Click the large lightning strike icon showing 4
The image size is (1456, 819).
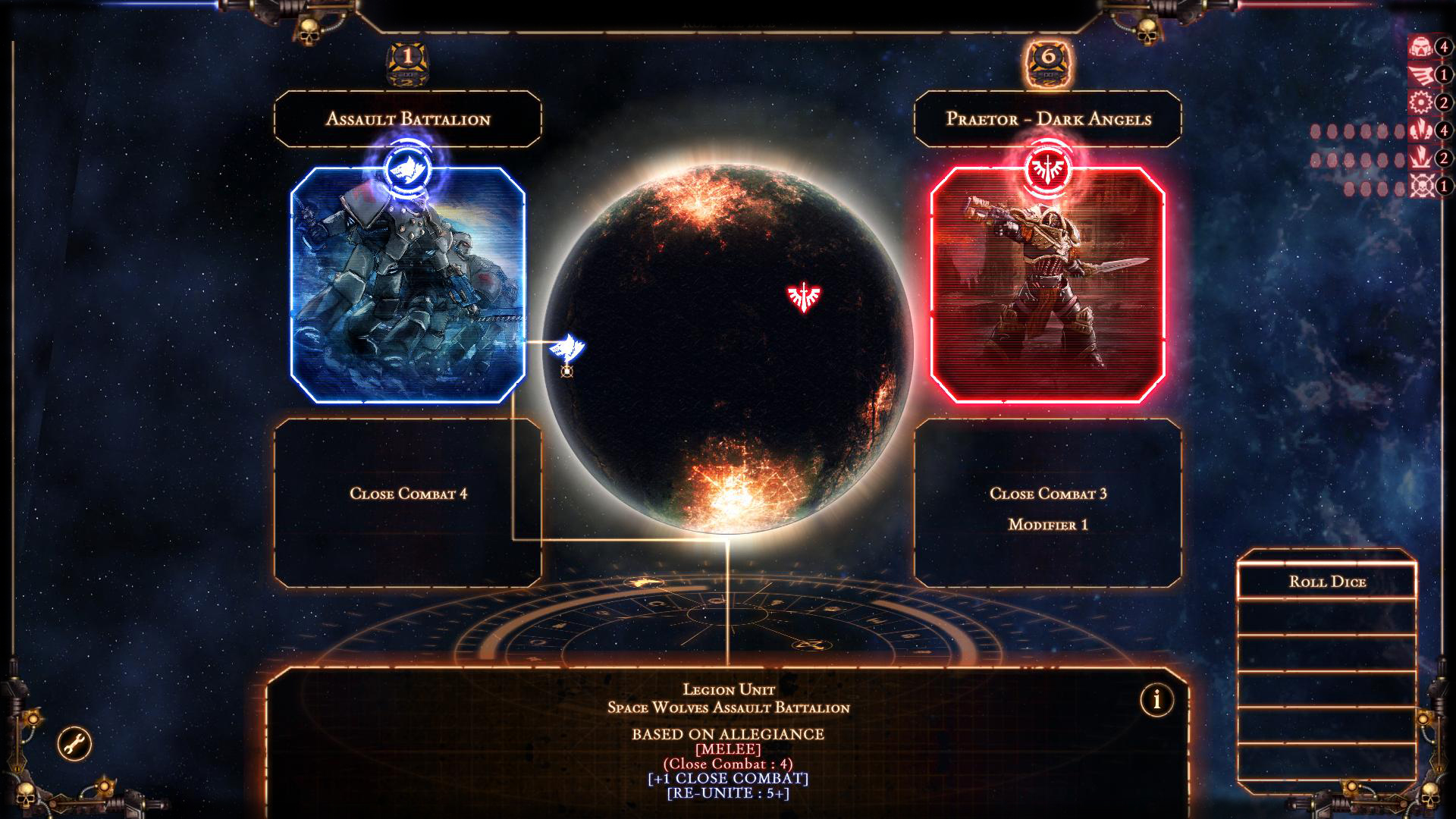pos(1422,129)
